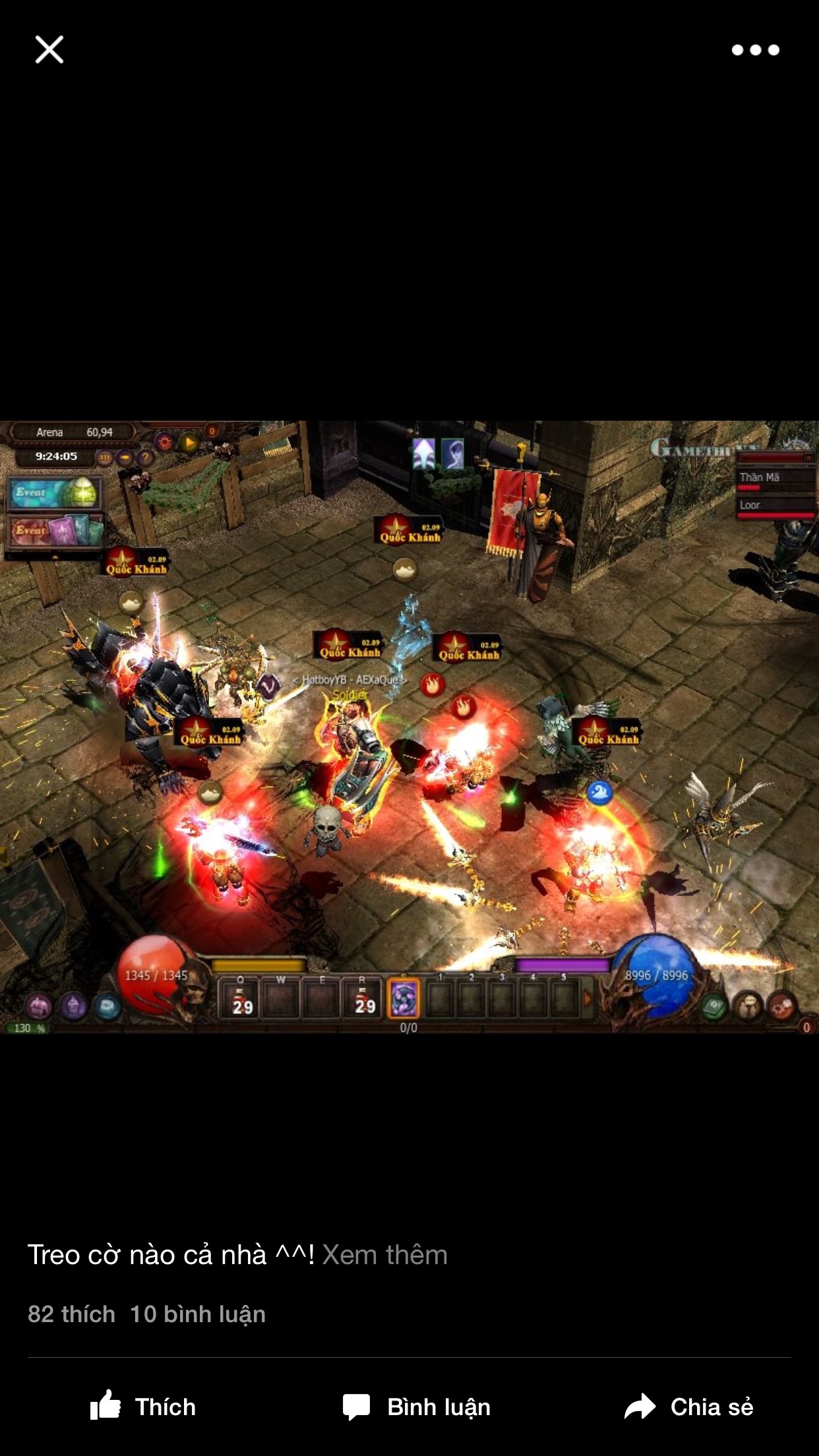Open the cards Event banner
This screenshot has width=819, height=1456.
(55, 530)
